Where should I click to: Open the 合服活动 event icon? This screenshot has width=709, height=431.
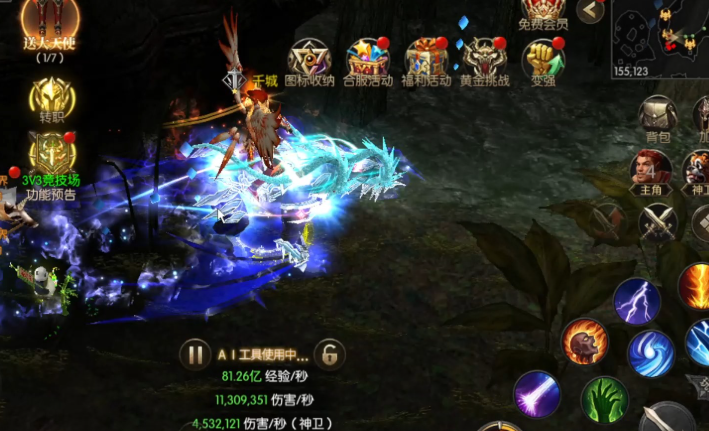click(x=367, y=59)
